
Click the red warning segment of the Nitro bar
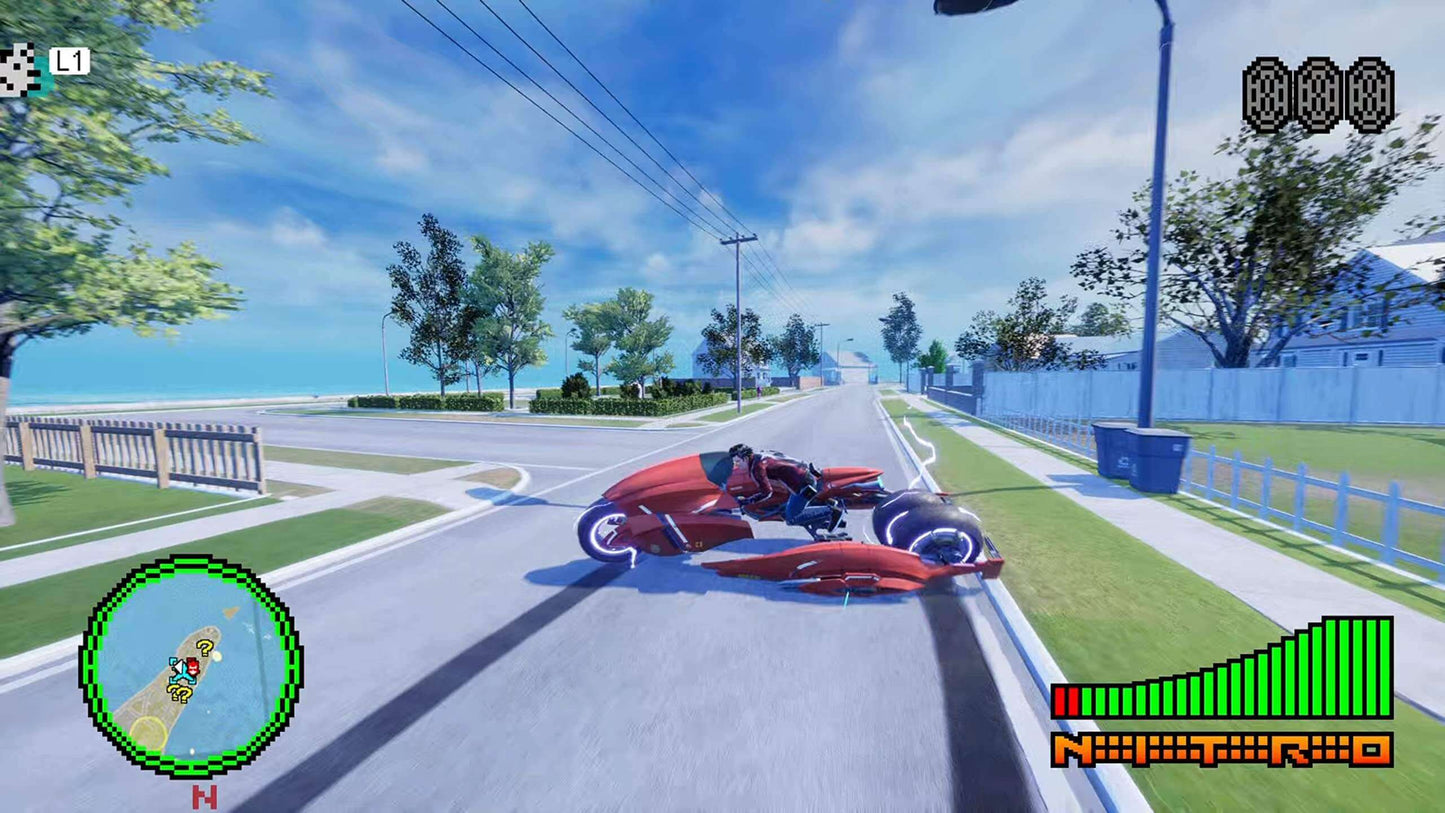tap(1067, 701)
